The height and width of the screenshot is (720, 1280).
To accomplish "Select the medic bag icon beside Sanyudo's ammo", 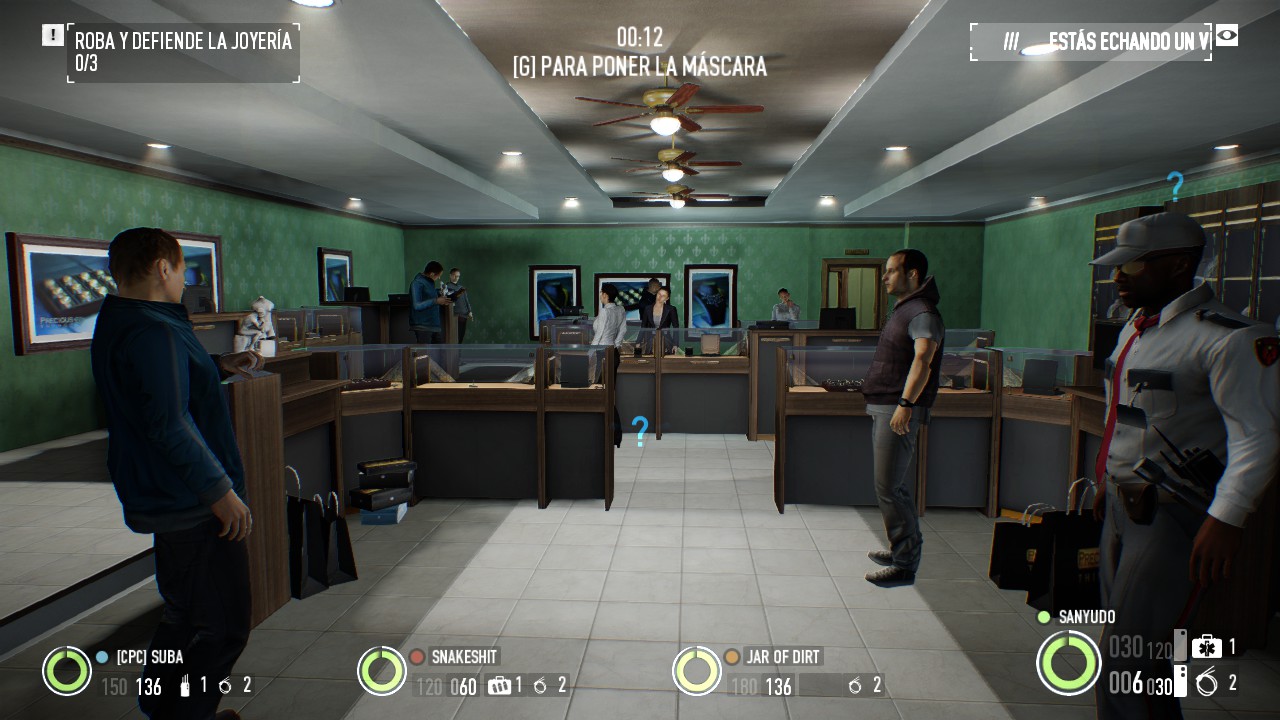I will point(1207,648).
